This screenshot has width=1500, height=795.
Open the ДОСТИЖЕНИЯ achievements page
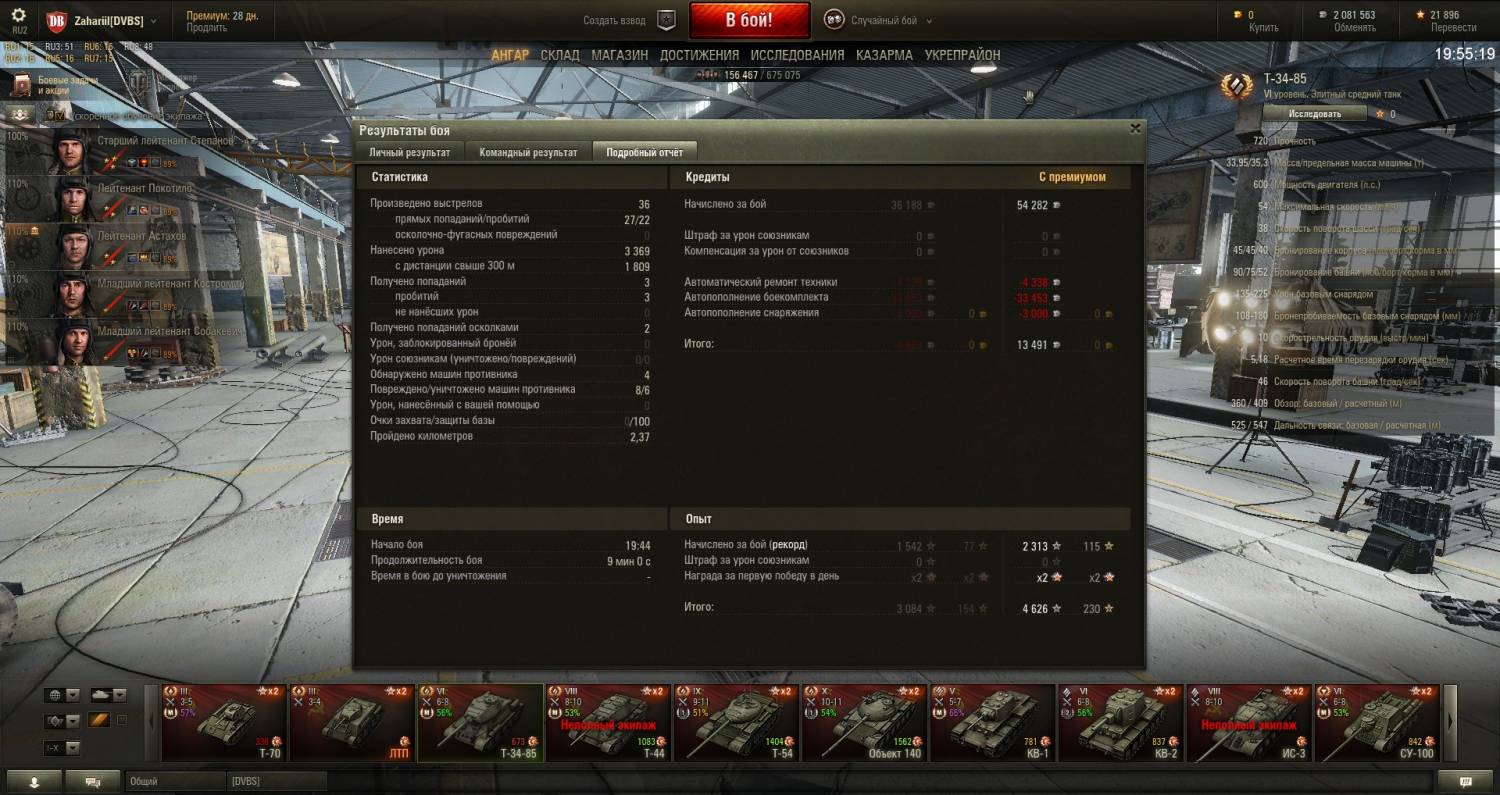coord(699,55)
